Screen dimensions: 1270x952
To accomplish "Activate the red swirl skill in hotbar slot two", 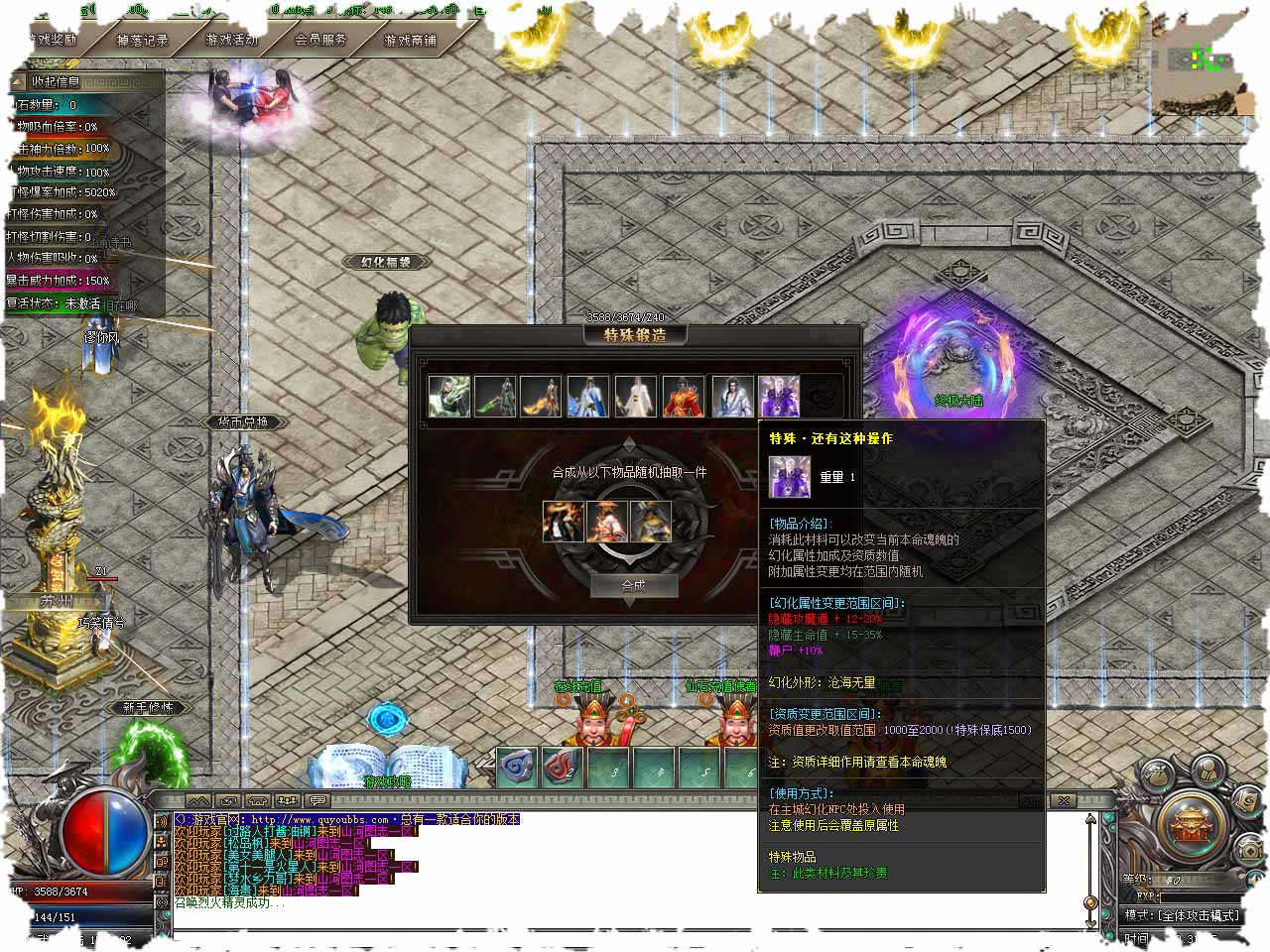I will click(563, 767).
